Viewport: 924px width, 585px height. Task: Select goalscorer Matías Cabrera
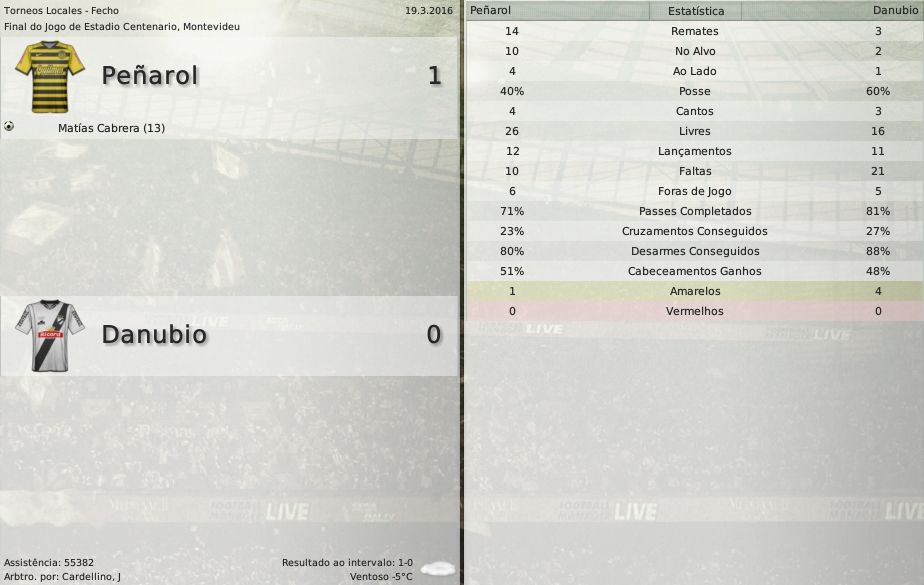click(111, 129)
